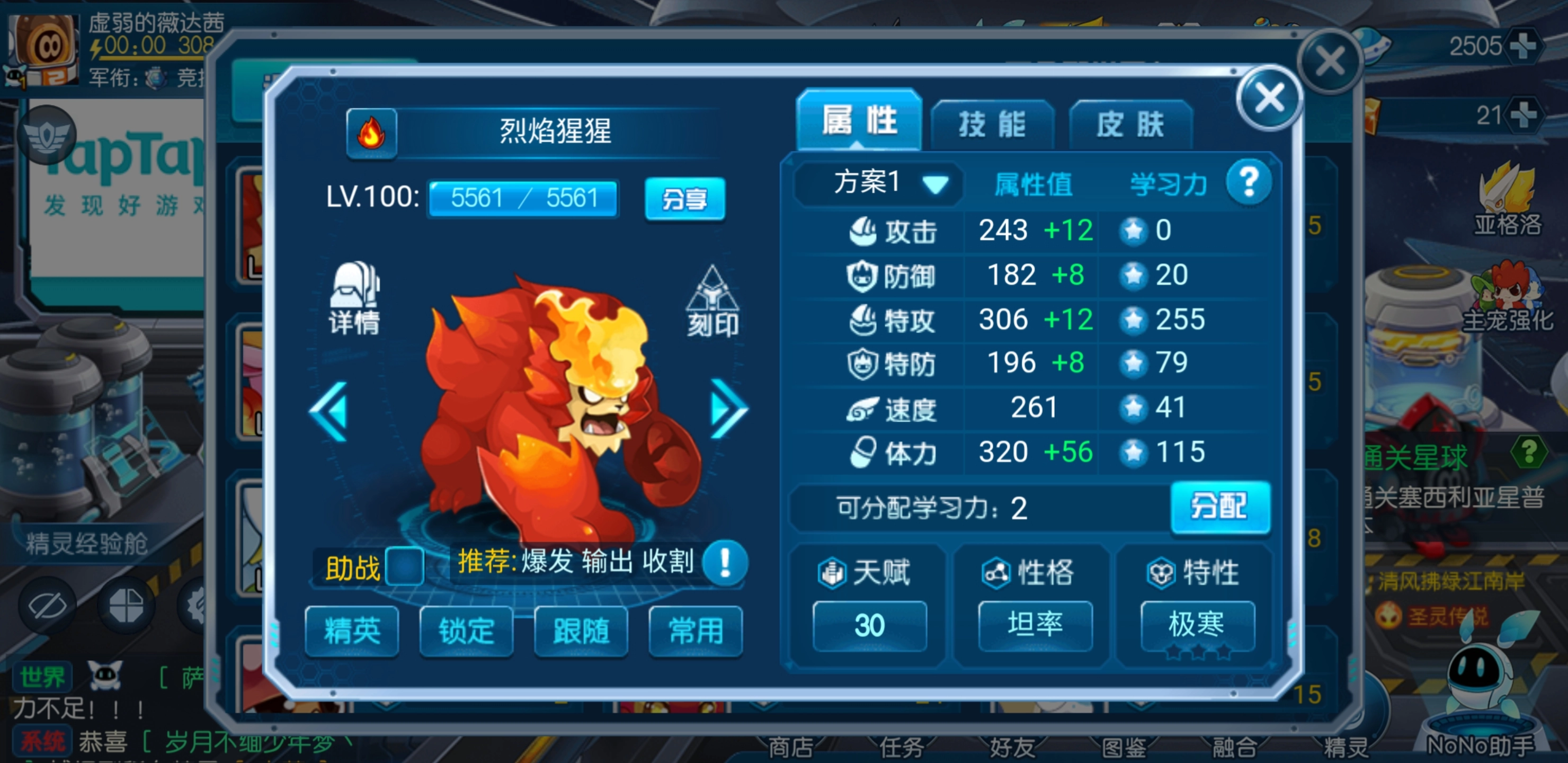Toggle 常用 to favorite the pet
This screenshot has width=1568, height=763.
pyautogui.click(x=694, y=633)
